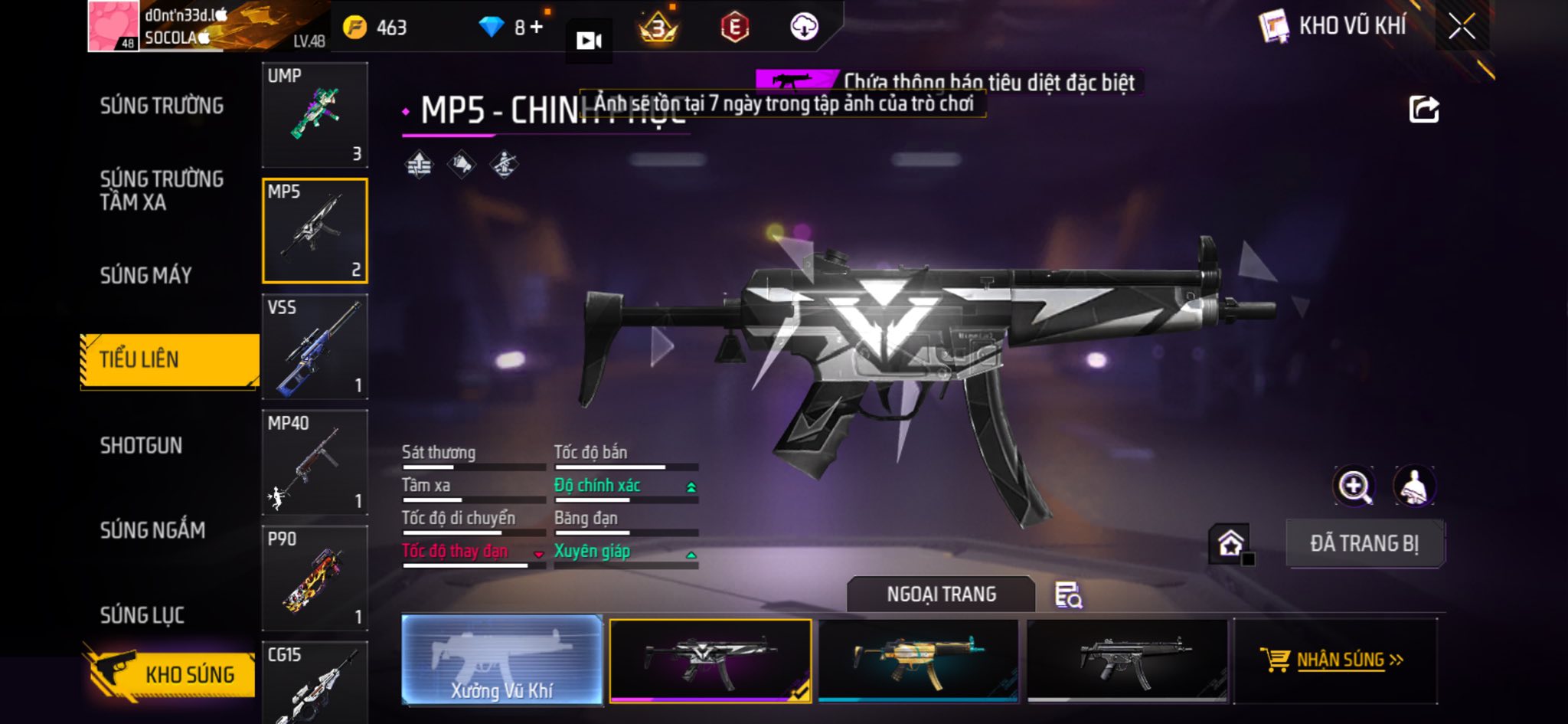Switch to the Súng Trường category
Viewport: 1568px width, 724px height.
[x=162, y=106]
